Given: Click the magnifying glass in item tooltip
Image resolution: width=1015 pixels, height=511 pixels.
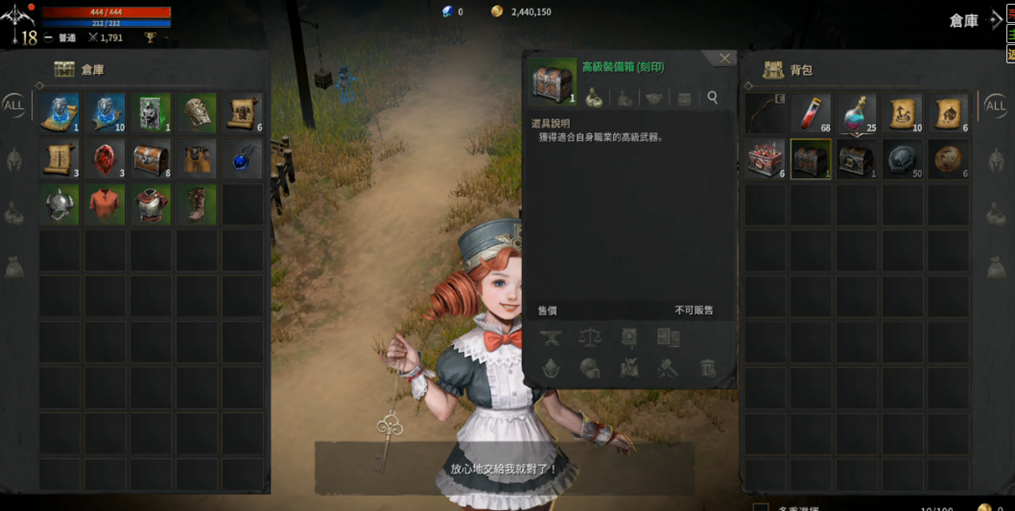Looking at the screenshot, I should 713,98.
